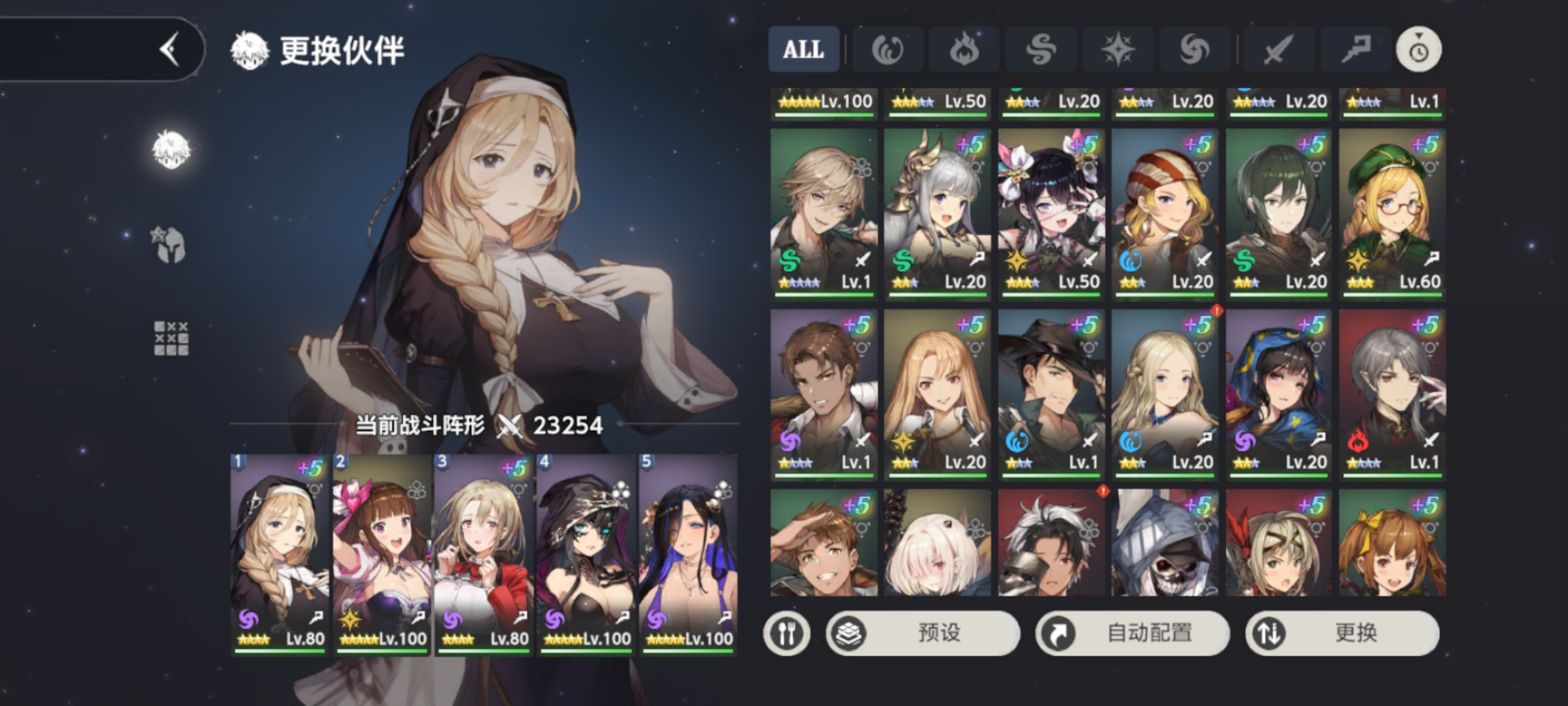This screenshot has height=706, width=1568.
Task: Go back with the arrow button
Action: tap(171, 49)
